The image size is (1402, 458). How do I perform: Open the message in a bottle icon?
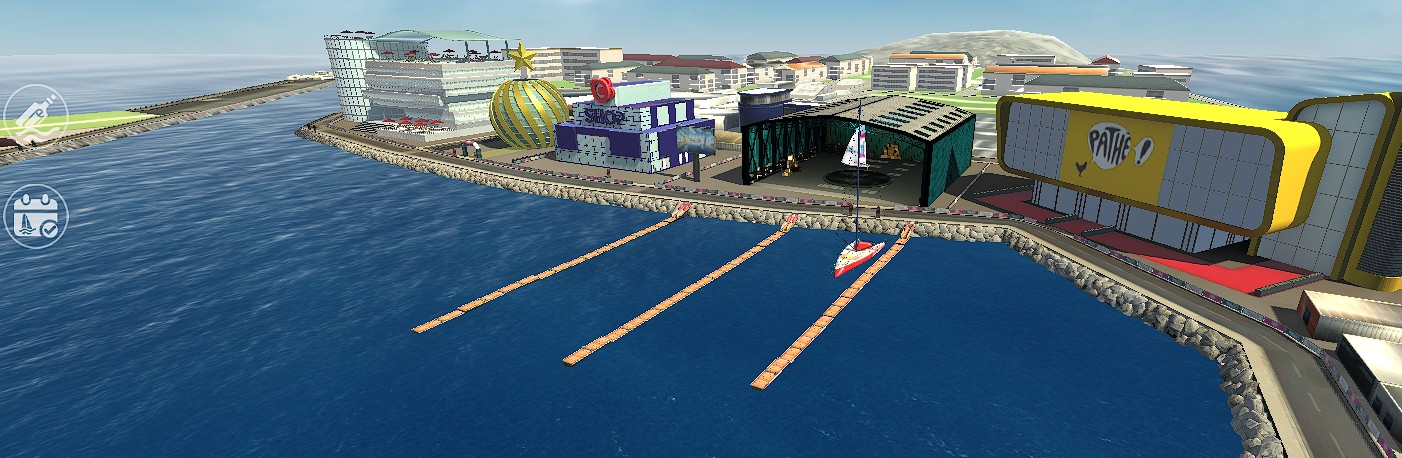pyautogui.click(x=36, y=115)
